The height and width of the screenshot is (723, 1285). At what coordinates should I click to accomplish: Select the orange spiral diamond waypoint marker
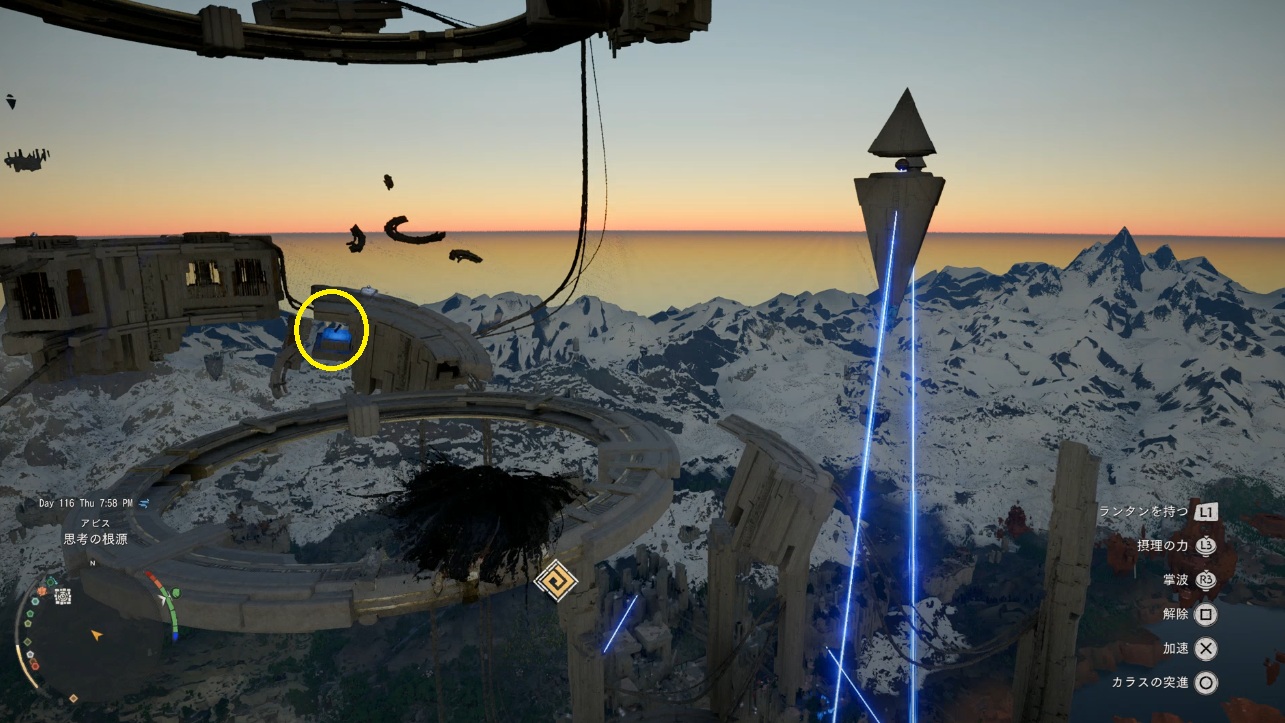click(554, 581)
